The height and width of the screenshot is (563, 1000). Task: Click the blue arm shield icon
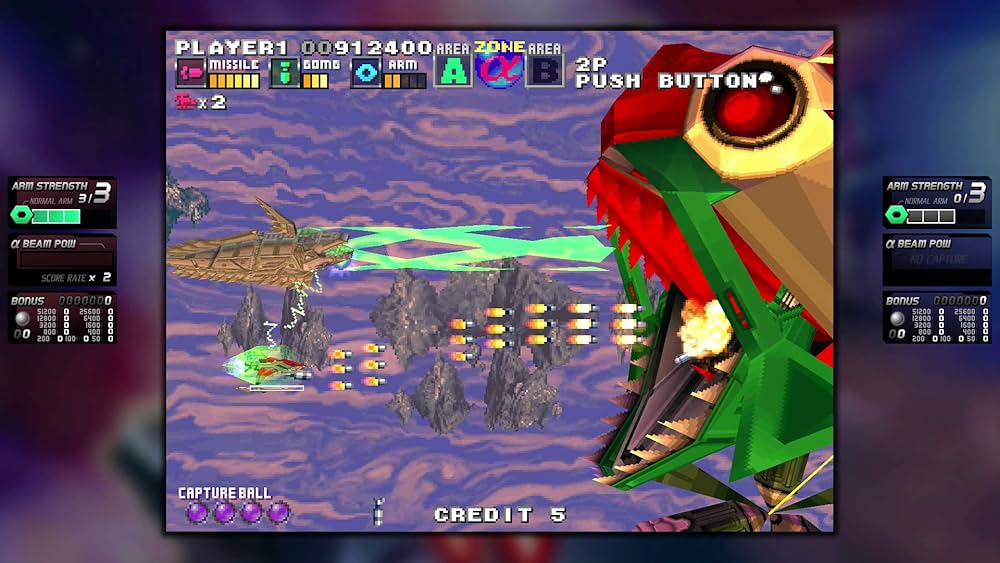tap(365, 73)
